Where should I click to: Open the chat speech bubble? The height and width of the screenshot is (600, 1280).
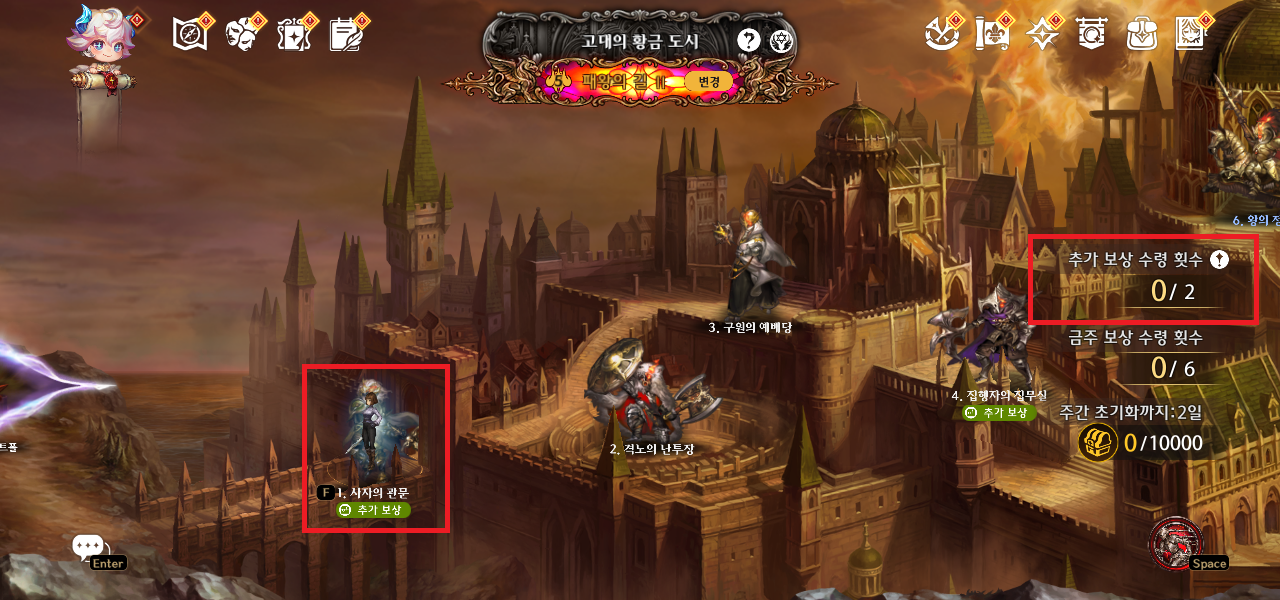click(x=88, y=547)
